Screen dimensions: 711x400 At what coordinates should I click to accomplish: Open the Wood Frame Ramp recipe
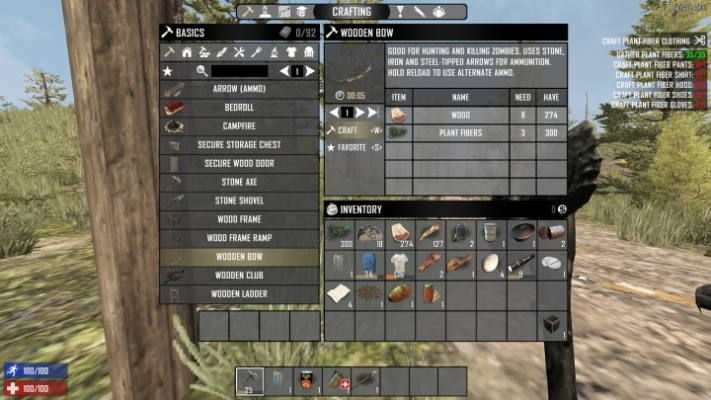point(238,238)
